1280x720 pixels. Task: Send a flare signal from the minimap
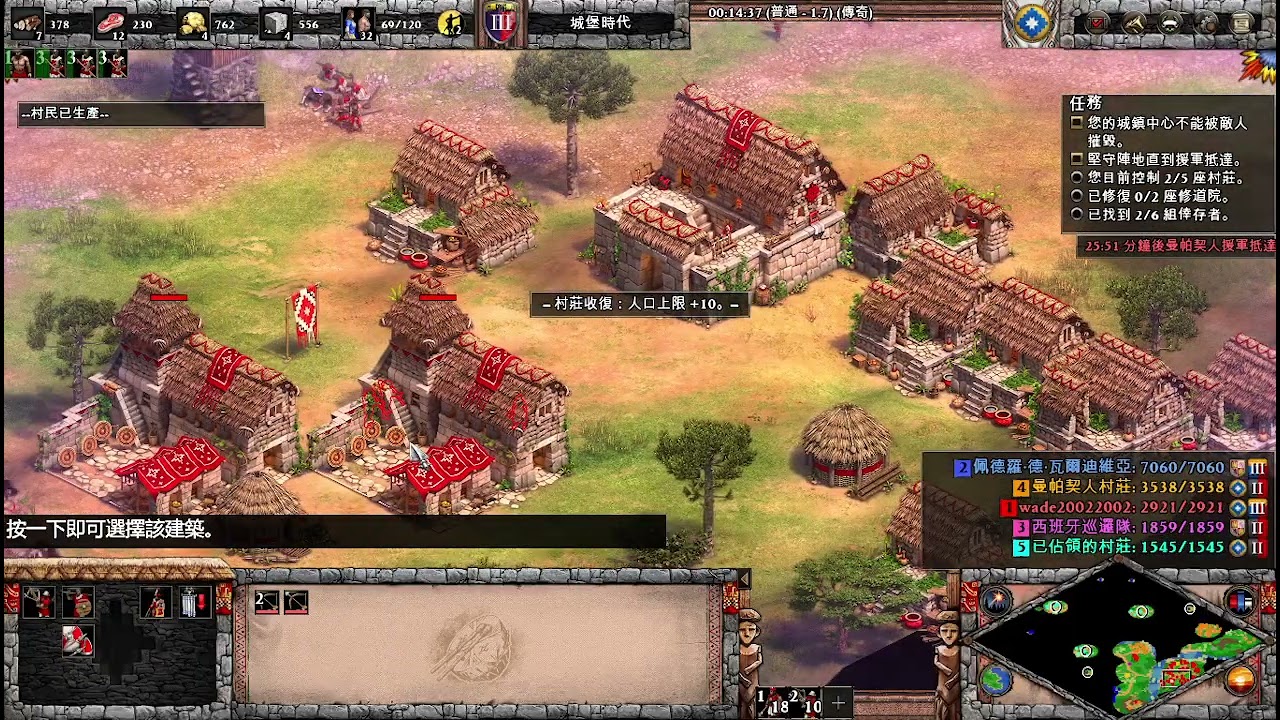(x=996, y=600)
